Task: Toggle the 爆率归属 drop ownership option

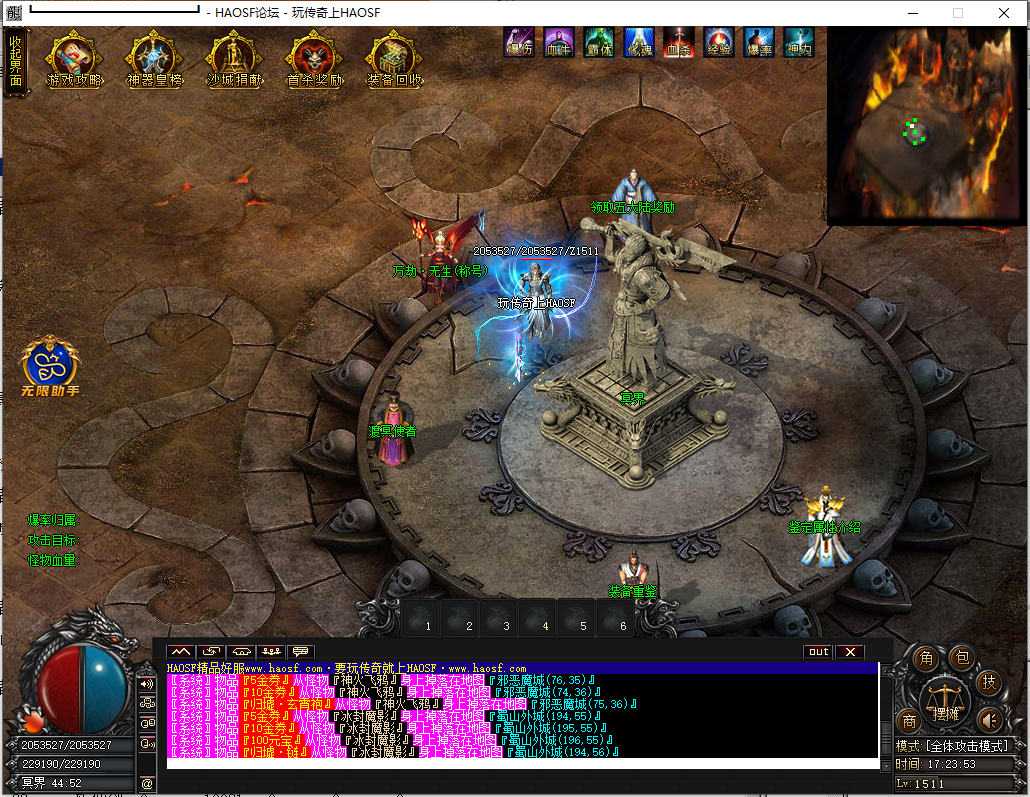Action: [52, 520]
